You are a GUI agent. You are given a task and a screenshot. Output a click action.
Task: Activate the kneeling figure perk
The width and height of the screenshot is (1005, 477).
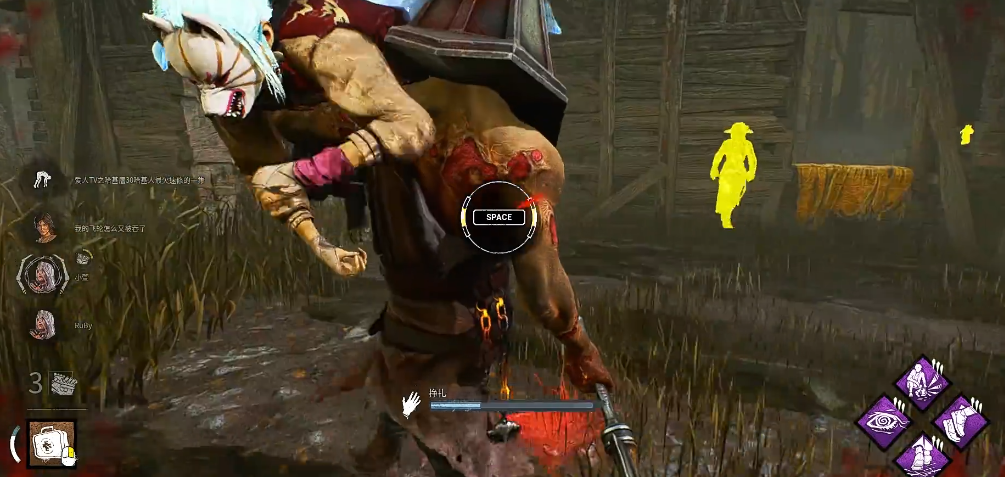coord(921,383)
